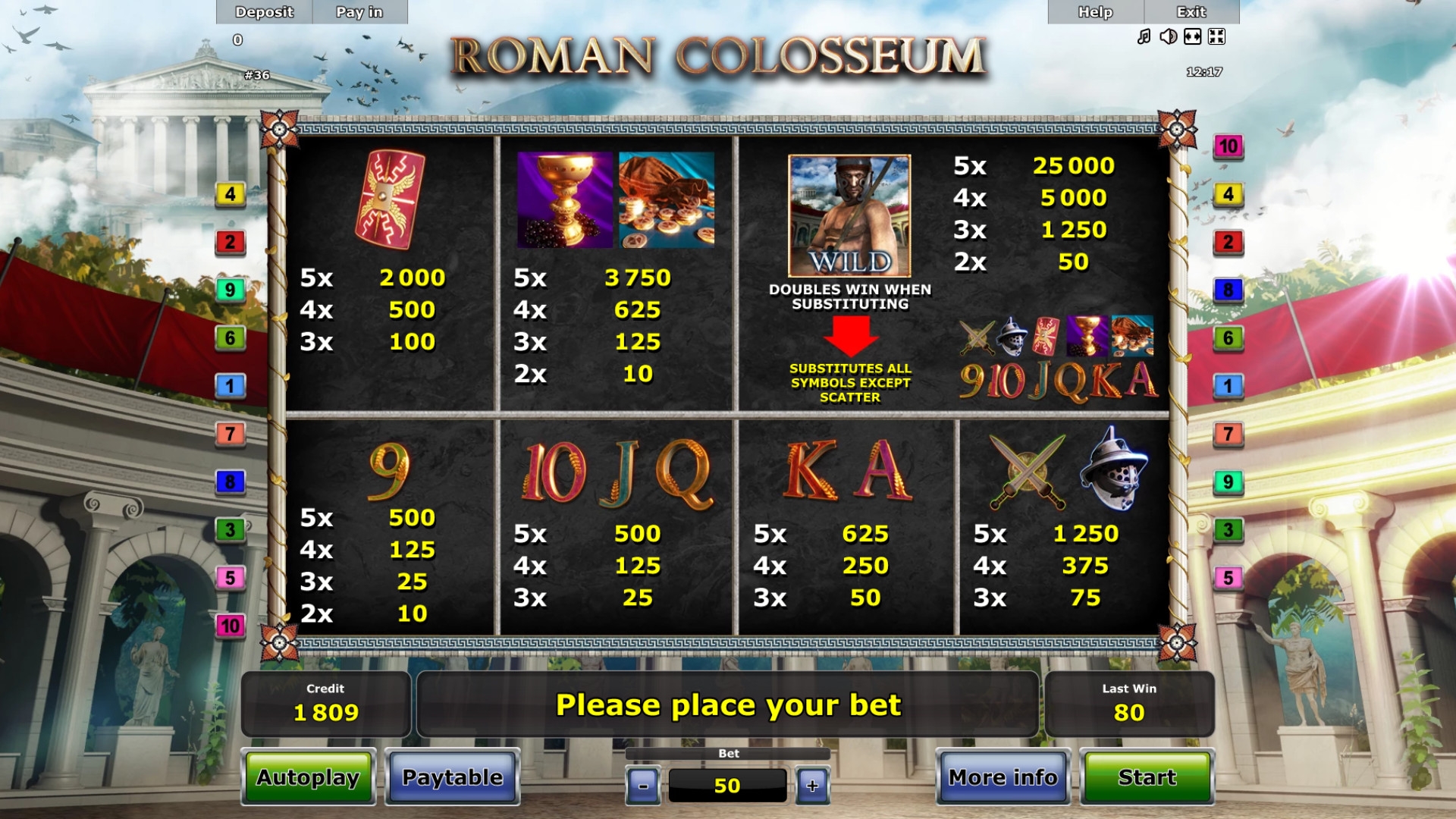Toggle the music note icon
This screenshot has height=819, width=1456.
click(1144, 36)
